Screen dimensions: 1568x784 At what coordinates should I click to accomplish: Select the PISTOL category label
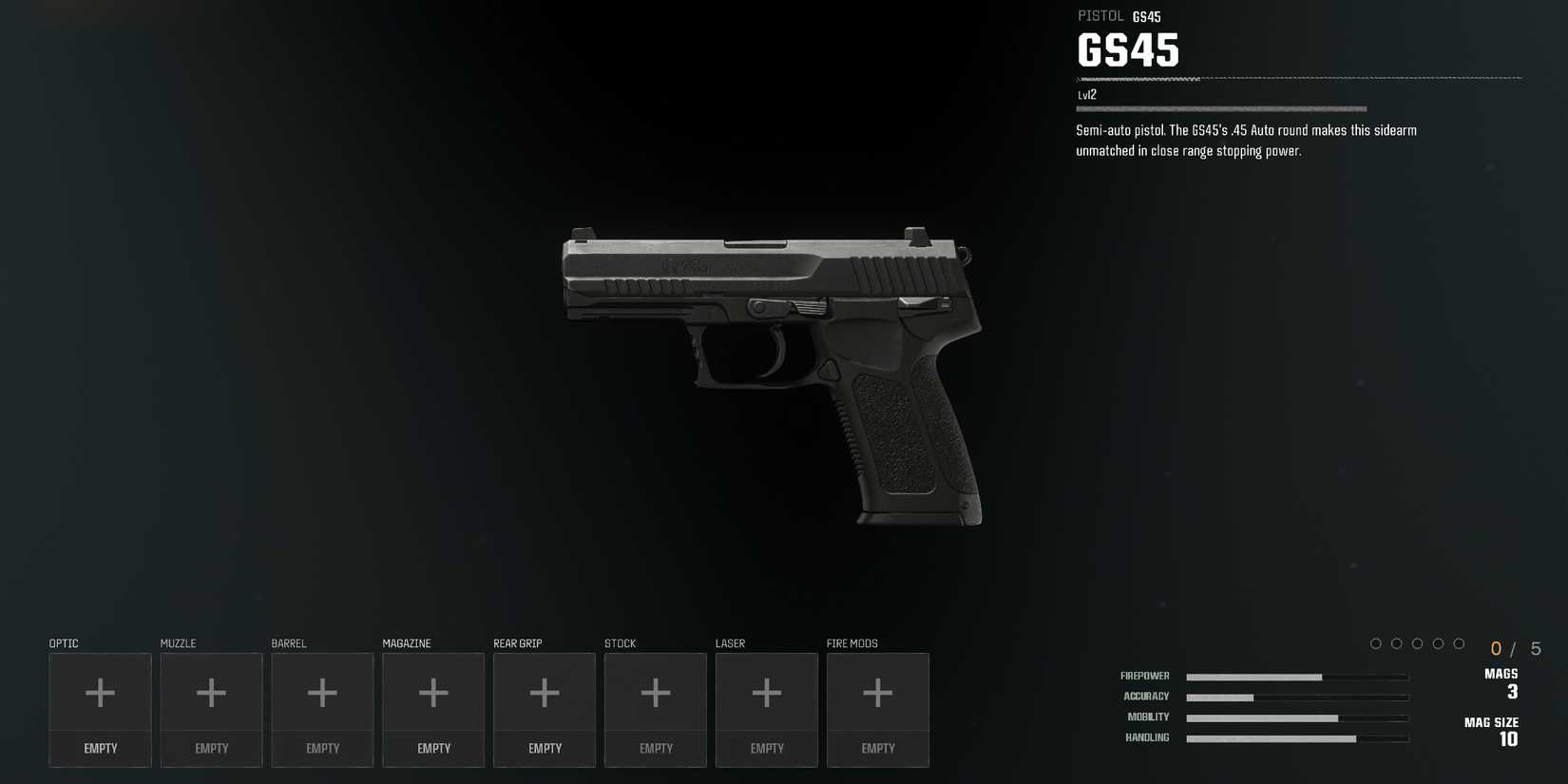tap(1100, 15)
